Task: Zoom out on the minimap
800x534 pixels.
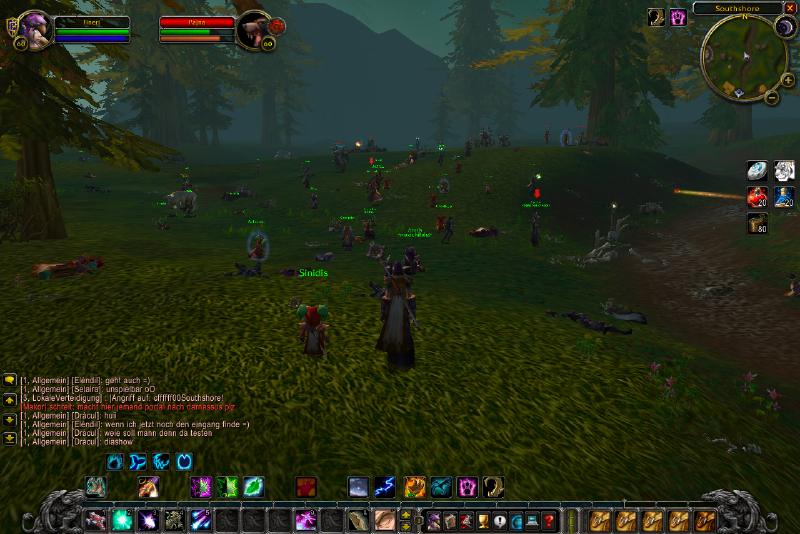Action: (x=772, y=97)
